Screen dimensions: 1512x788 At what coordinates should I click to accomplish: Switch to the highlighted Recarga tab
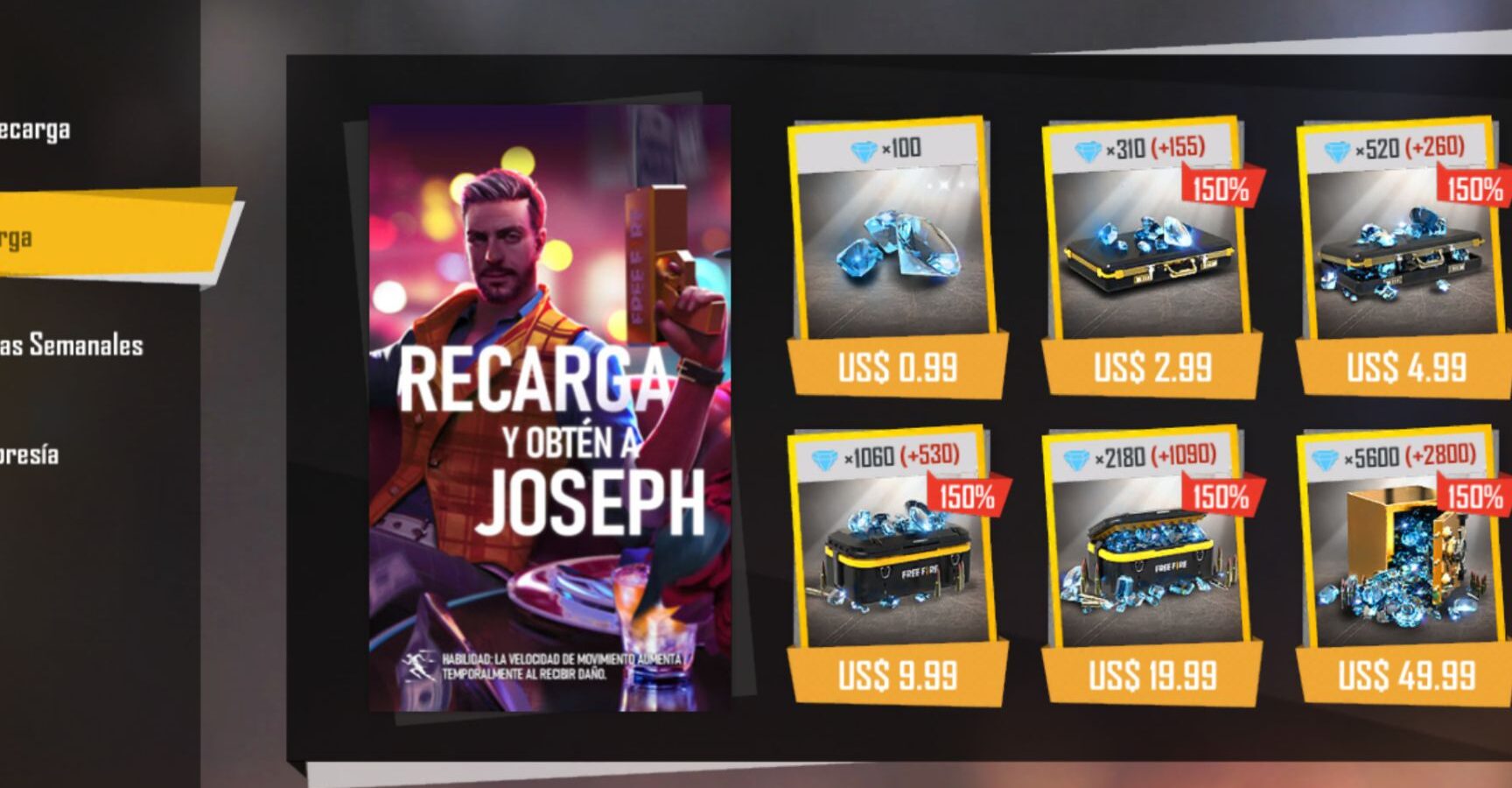point(105,236)
